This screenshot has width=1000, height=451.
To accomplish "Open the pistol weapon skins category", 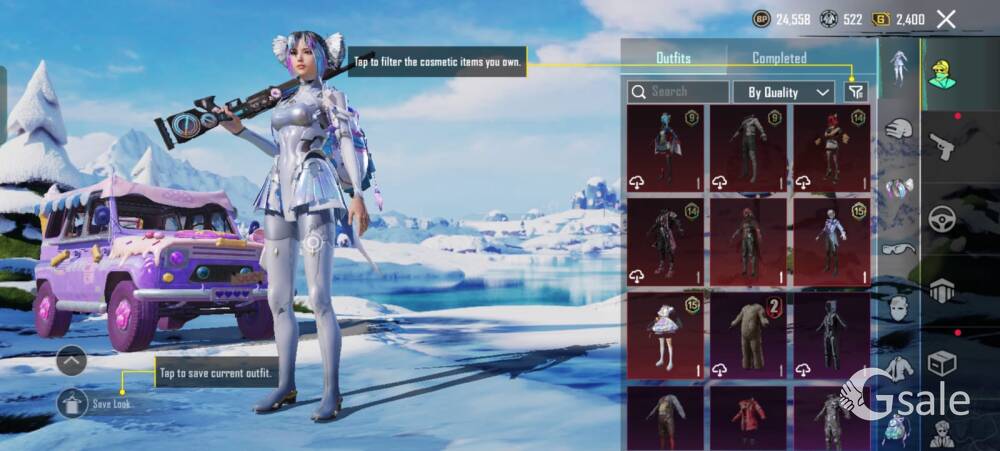I will 942,147.
